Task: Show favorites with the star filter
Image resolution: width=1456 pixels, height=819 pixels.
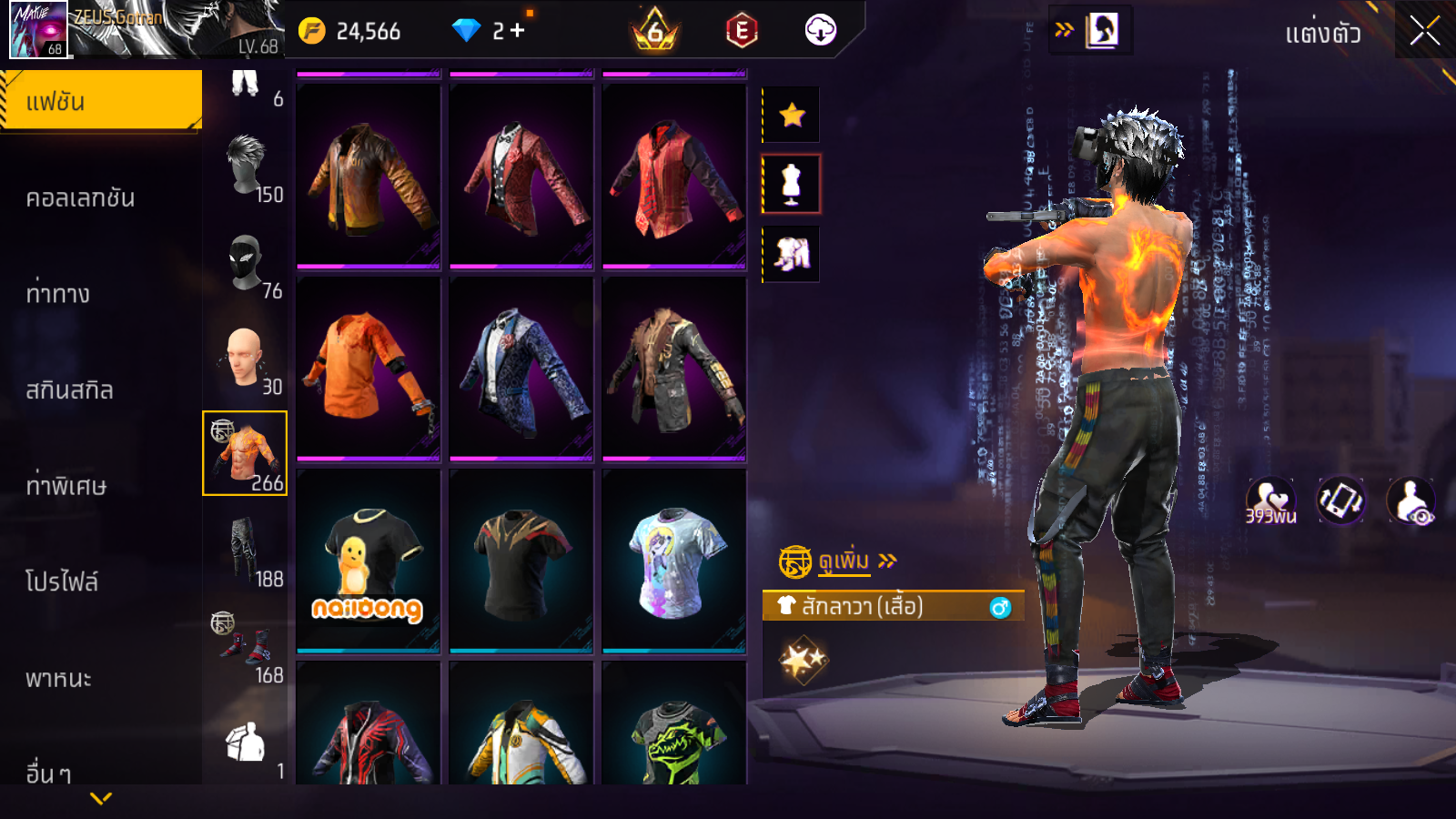Action: pos(792,115)
